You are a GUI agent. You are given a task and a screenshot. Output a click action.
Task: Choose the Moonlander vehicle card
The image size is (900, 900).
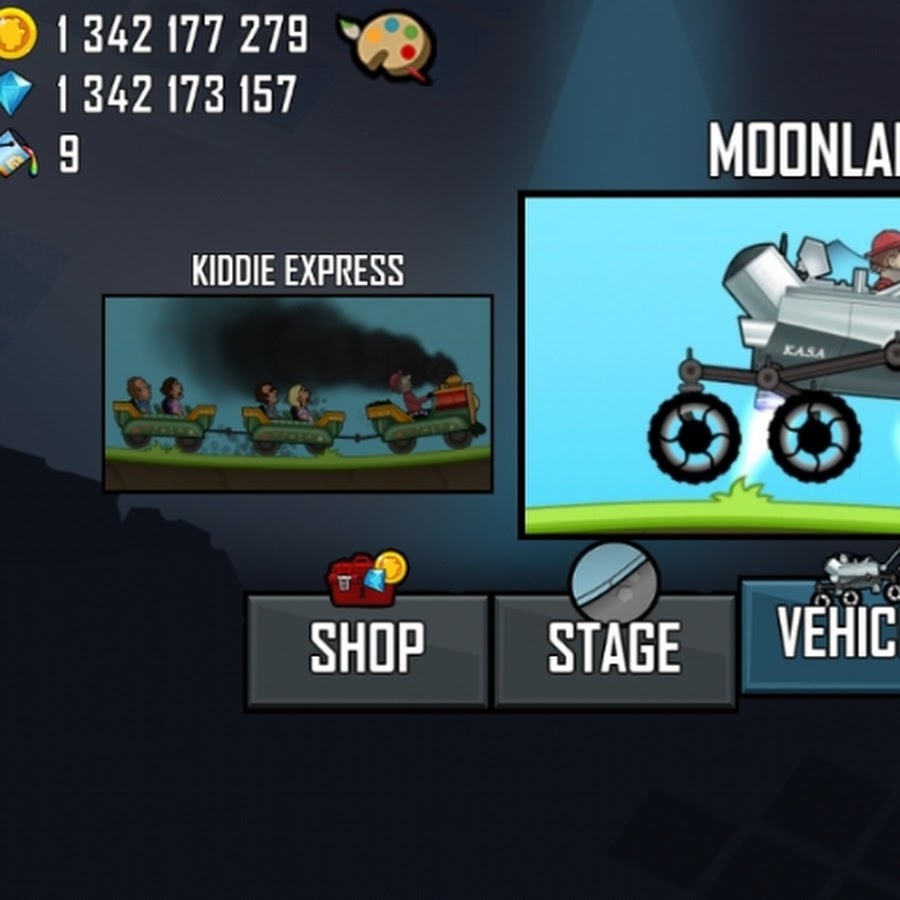(712, 365)
